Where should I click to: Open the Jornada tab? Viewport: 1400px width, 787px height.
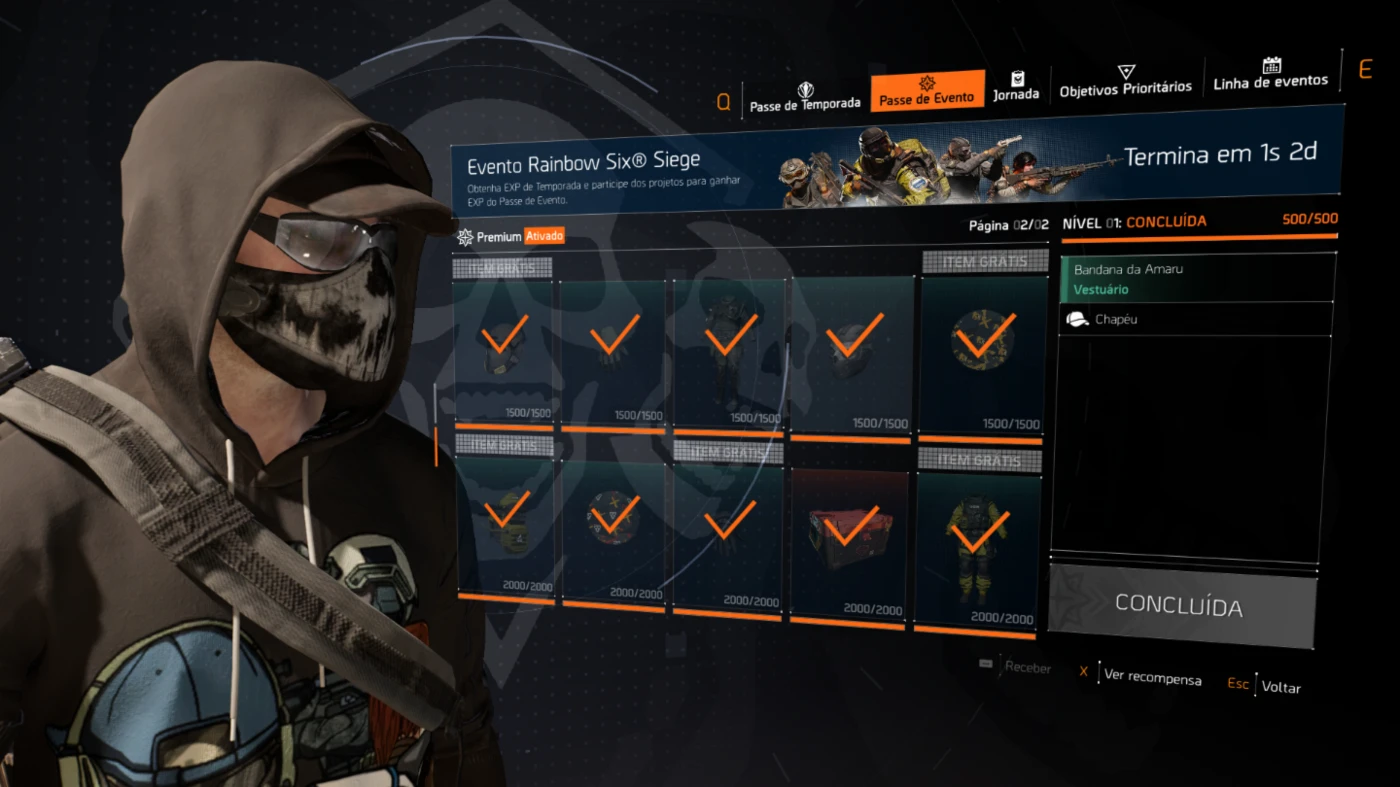[x=1016, y=87]
